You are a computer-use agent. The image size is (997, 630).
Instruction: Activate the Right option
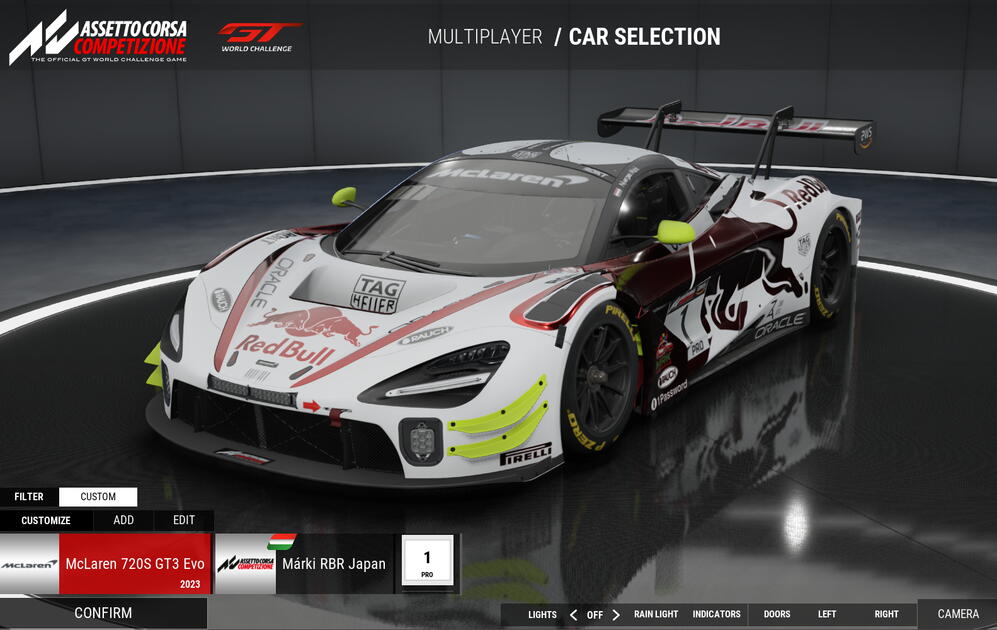(x=886, y=614)
